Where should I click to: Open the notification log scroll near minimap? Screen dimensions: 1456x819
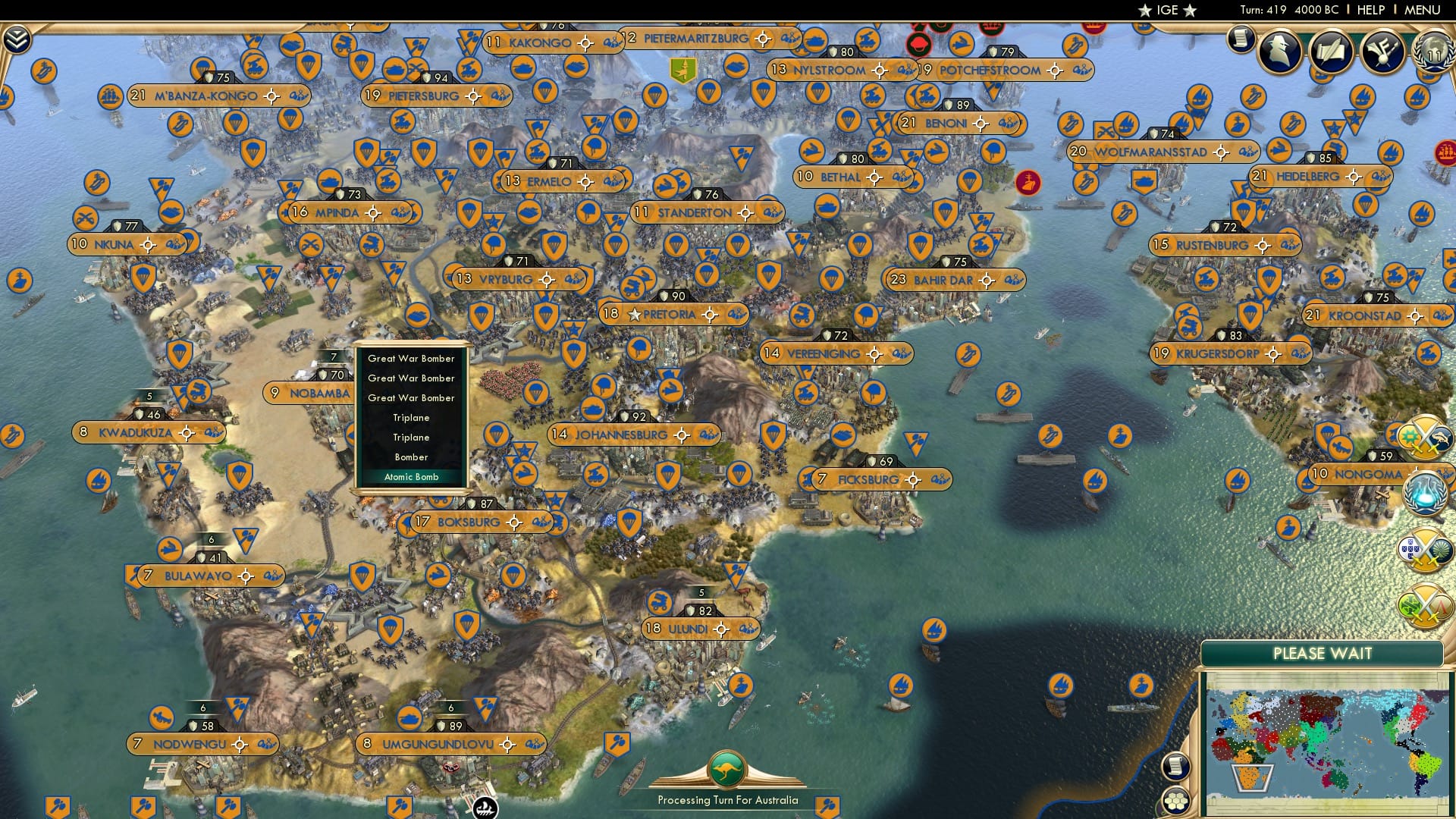pos(1175,767)
